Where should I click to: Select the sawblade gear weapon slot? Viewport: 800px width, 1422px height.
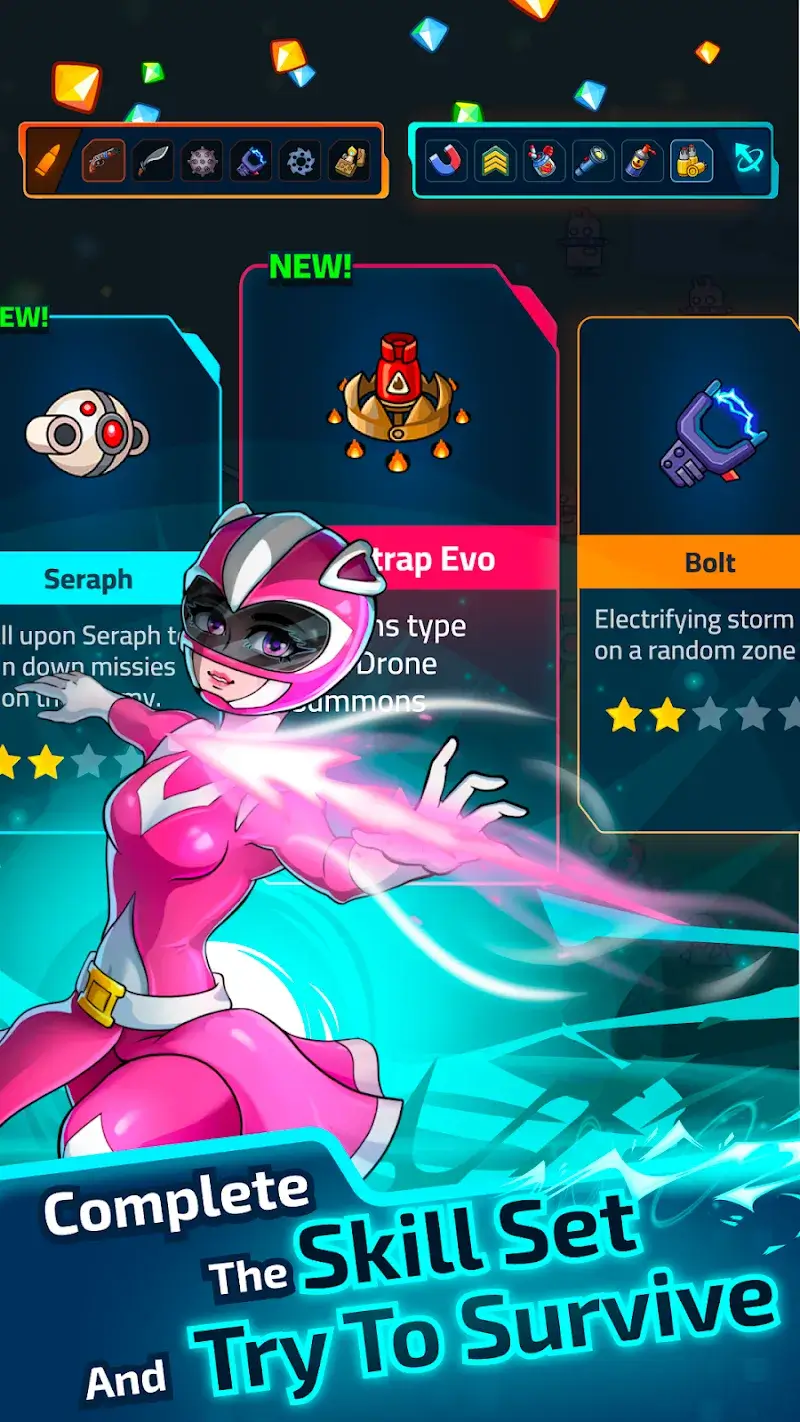[x=299, y=160]
